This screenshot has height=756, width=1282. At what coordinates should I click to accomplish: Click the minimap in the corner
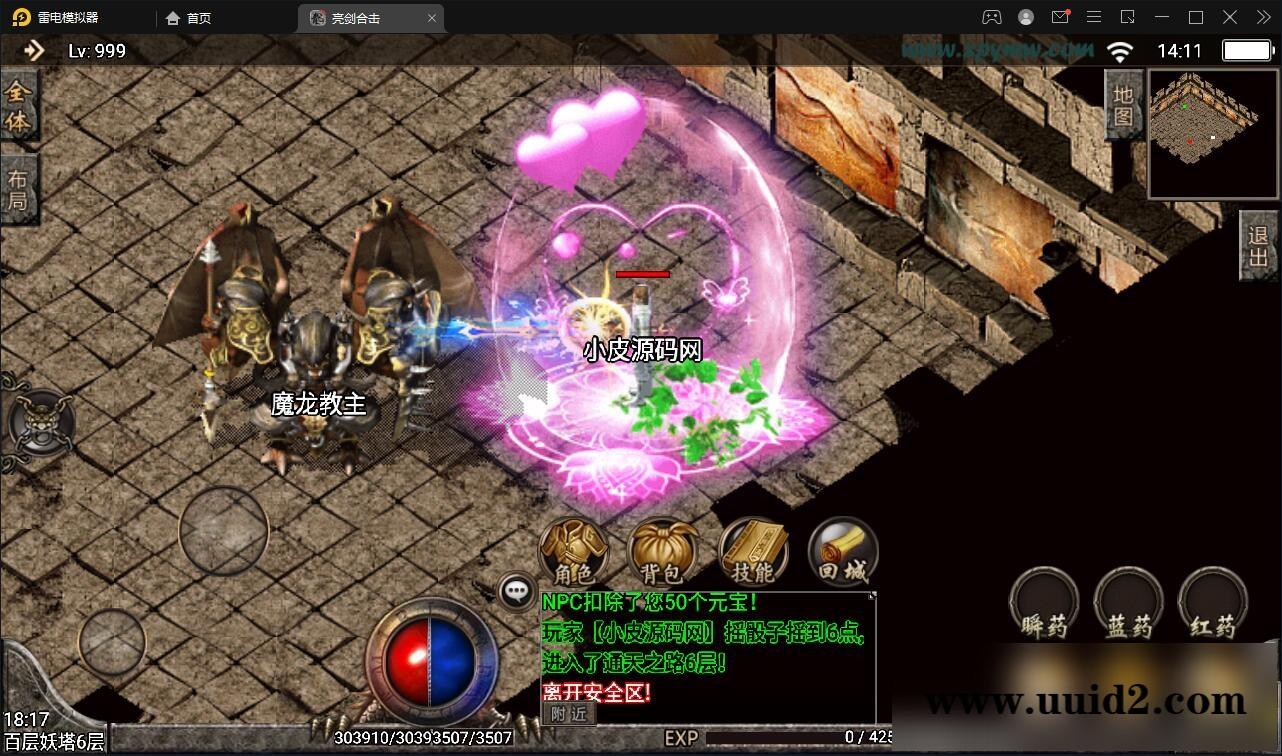1211,135
